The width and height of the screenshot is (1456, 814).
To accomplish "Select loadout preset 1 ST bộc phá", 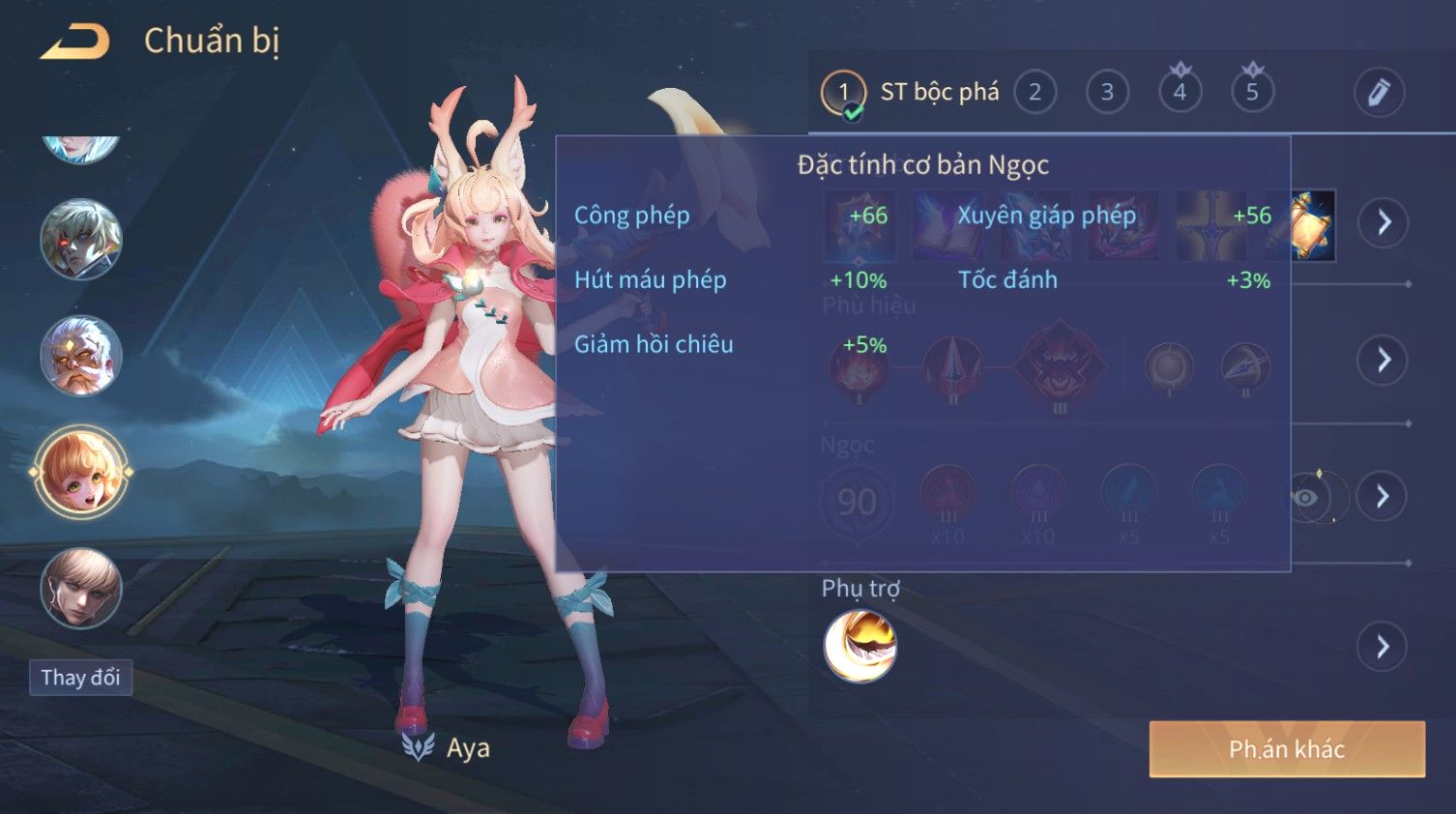I will (843, 93).
